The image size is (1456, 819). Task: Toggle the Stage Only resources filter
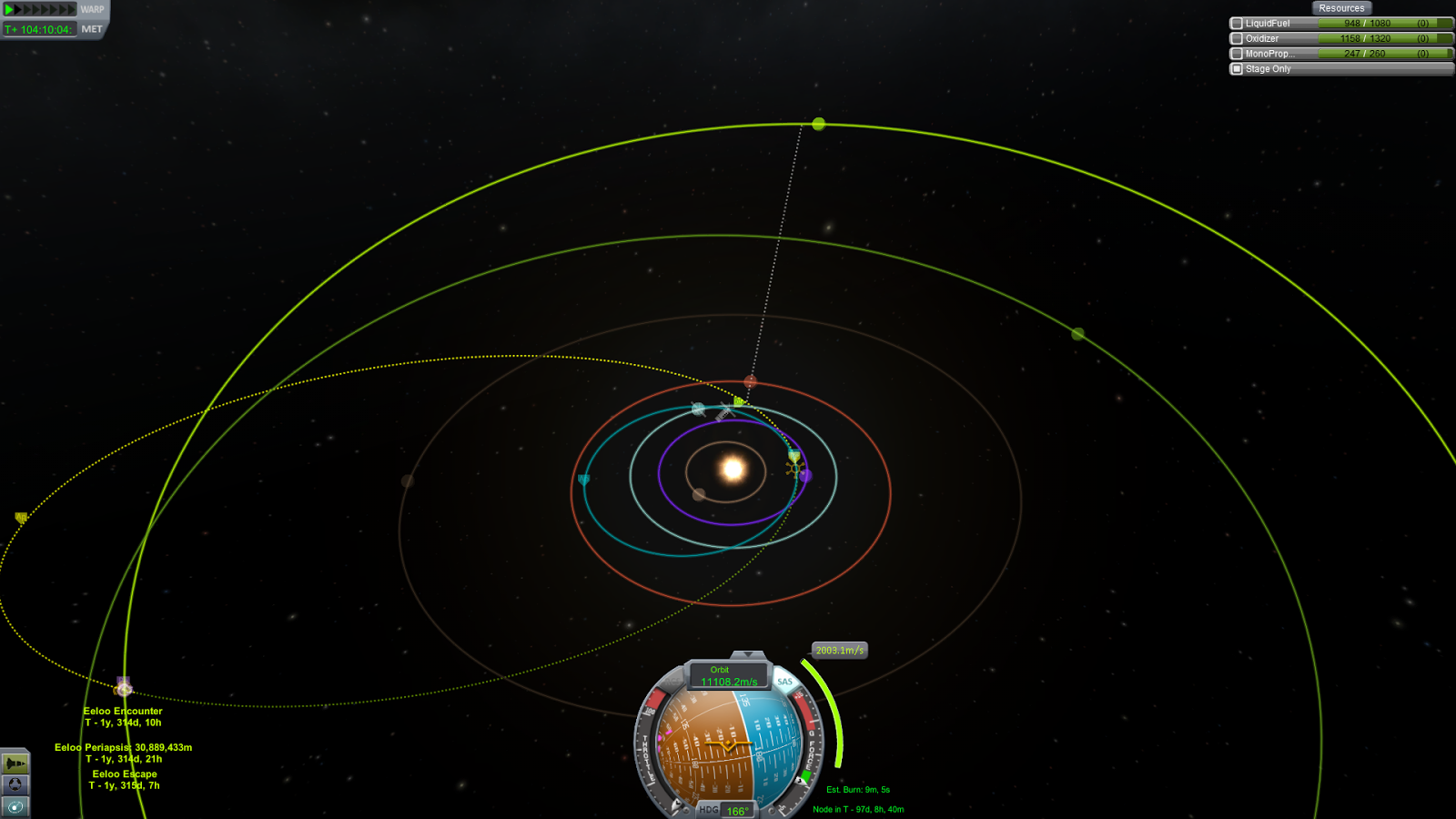(x=1237, y=68)
